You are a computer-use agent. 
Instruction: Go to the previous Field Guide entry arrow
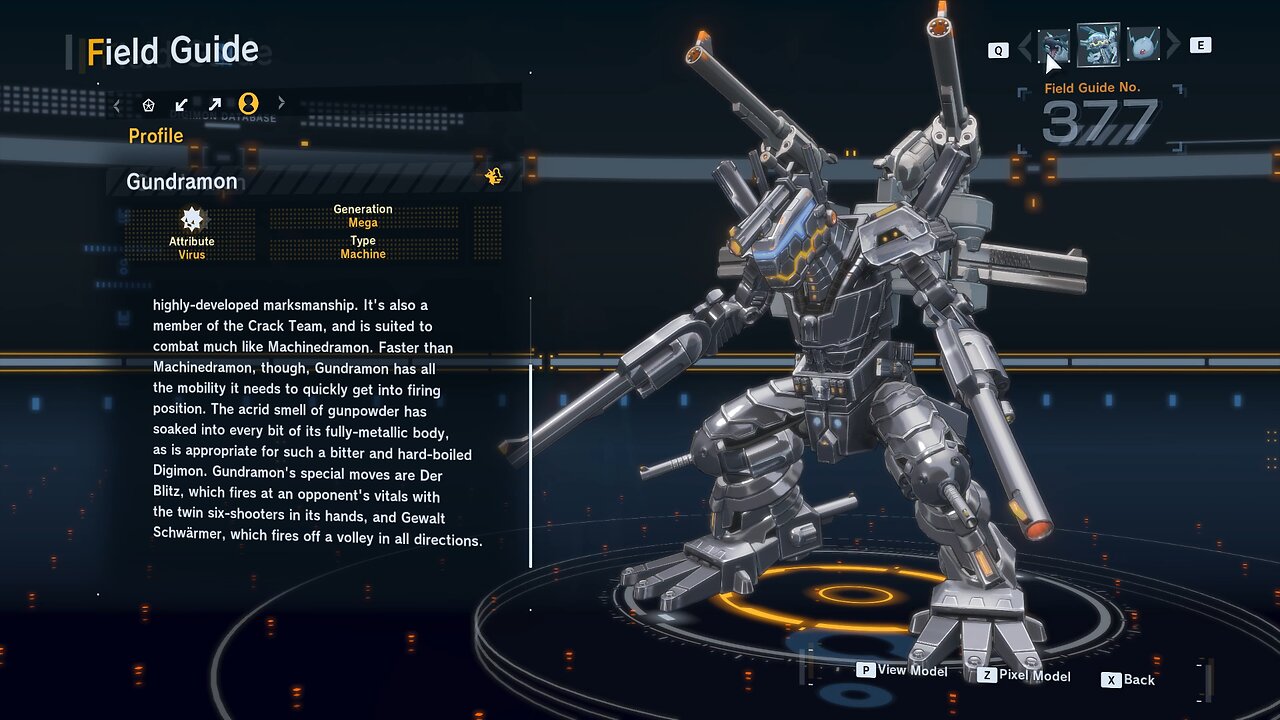[x=1024, y=46]
